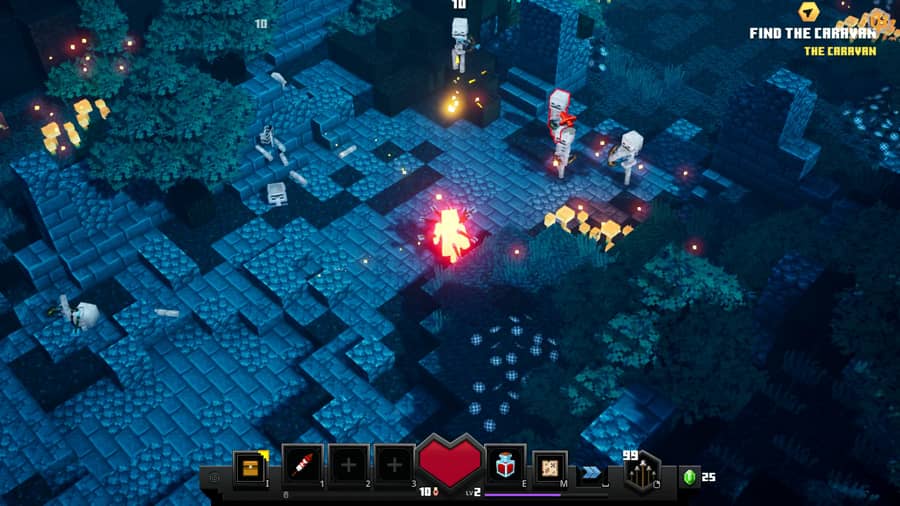Select the arrow quiver icon
This screenshot has width=900, height=506.
(641, 471)
